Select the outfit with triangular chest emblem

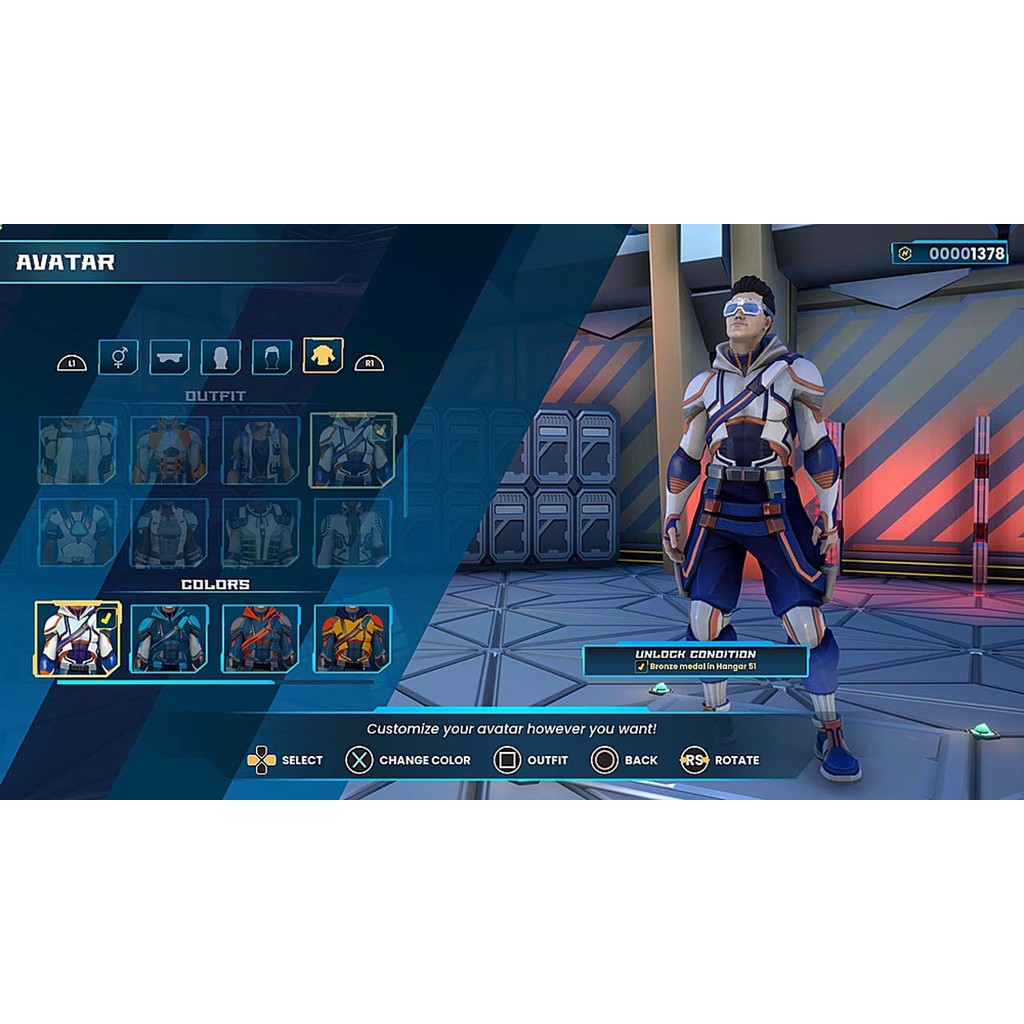[x=78, y=532]
